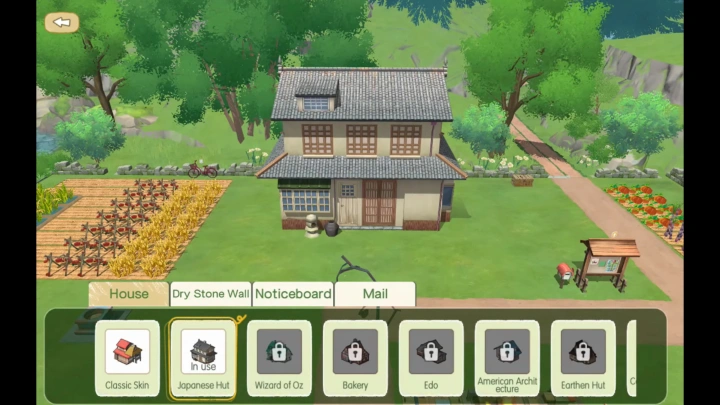Viewport: 720px width, 405px height.
Task: Switch to the Mail tab
Action: tap(374, 294)
